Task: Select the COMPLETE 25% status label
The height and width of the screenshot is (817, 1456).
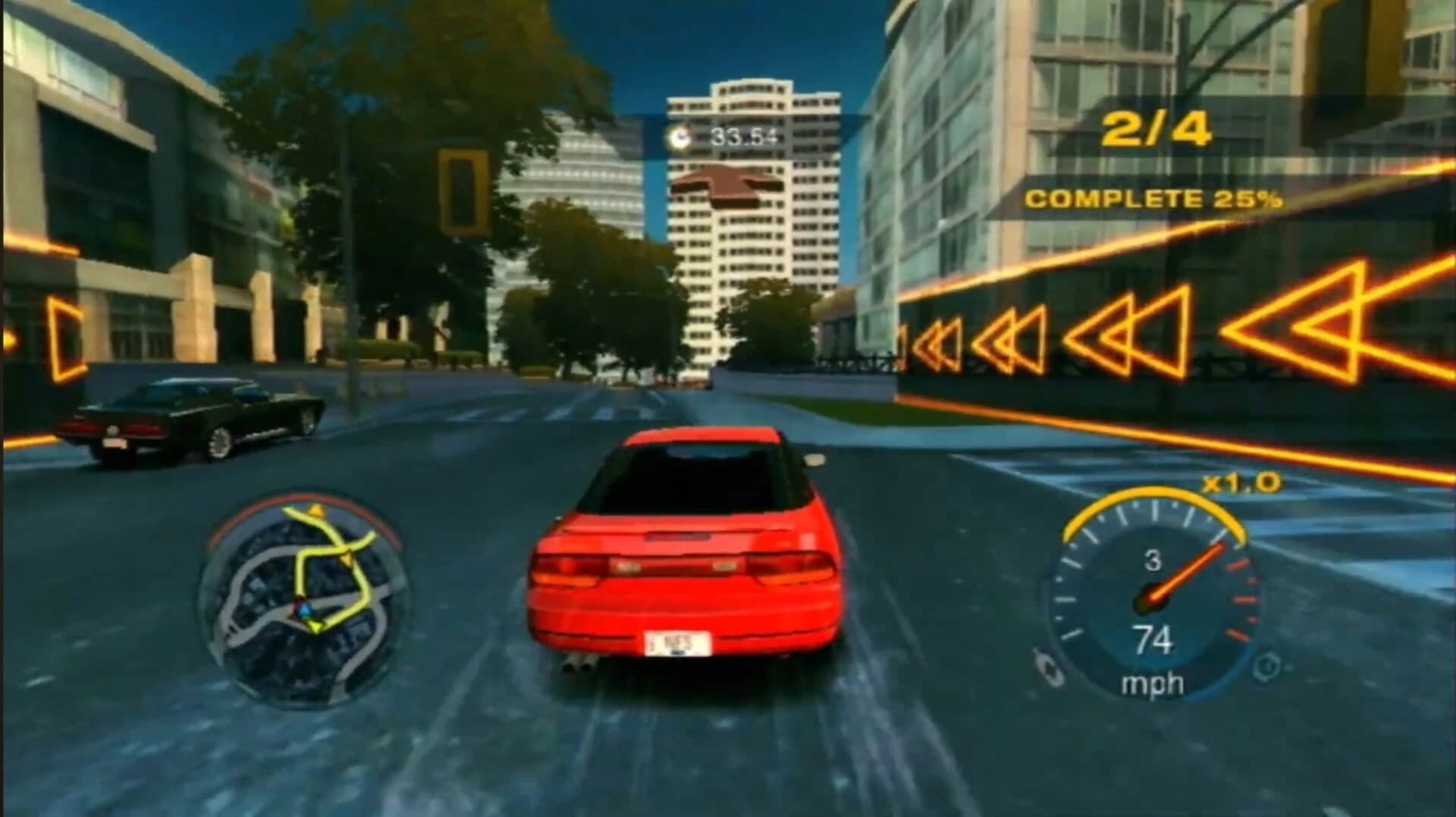Action: (1154, 199)
